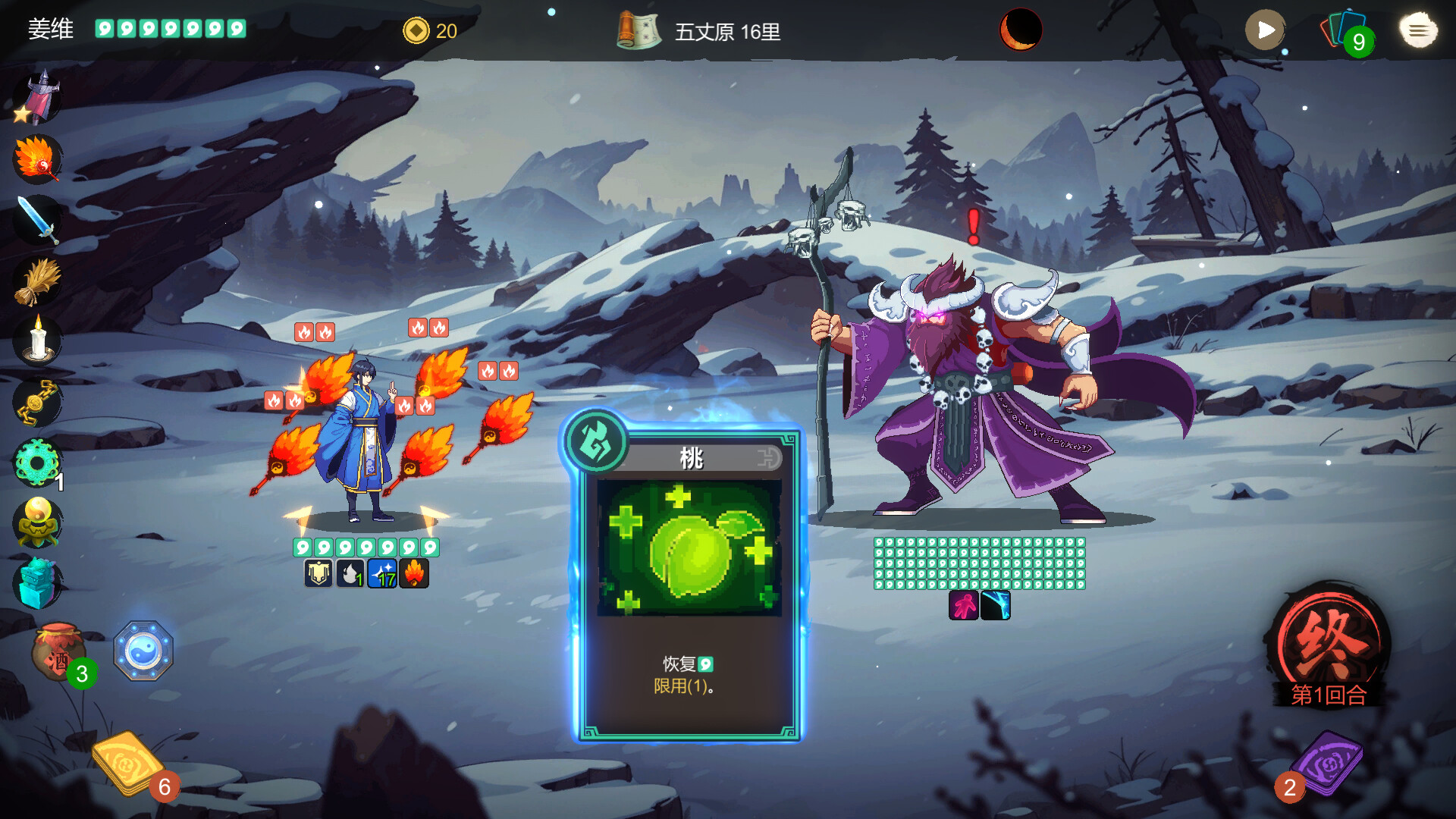
Task: Open the hamburger menu button
Action: (x=1417, y=30)
